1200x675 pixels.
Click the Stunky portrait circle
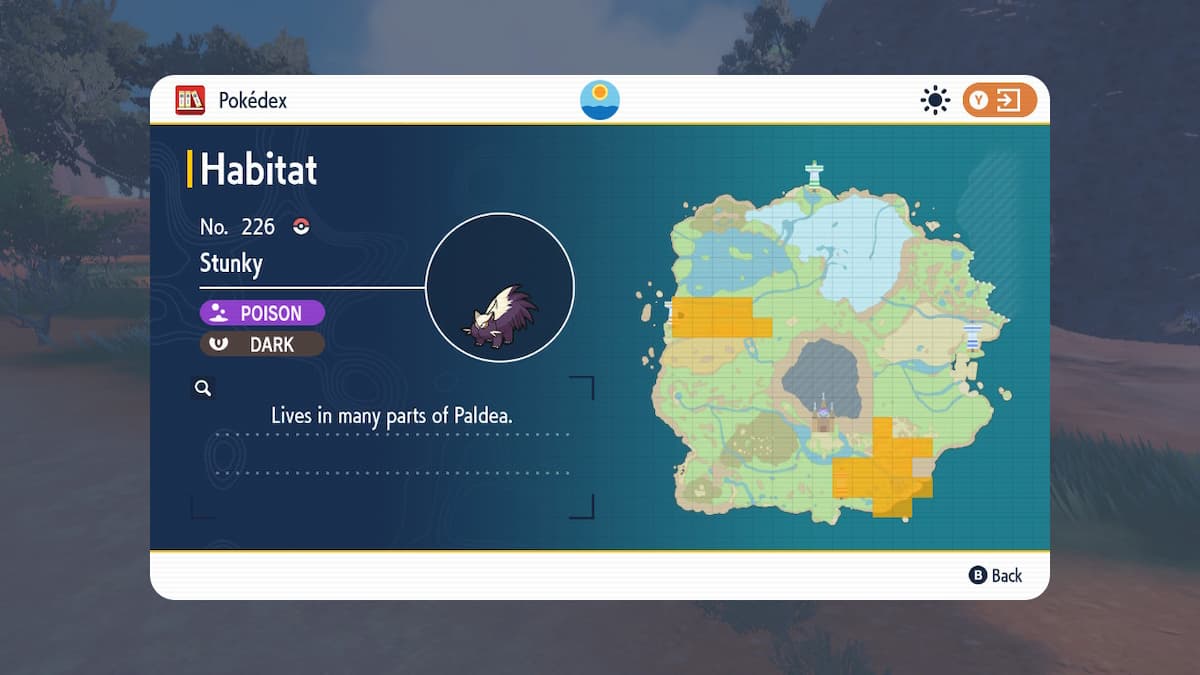click(500, 288)
